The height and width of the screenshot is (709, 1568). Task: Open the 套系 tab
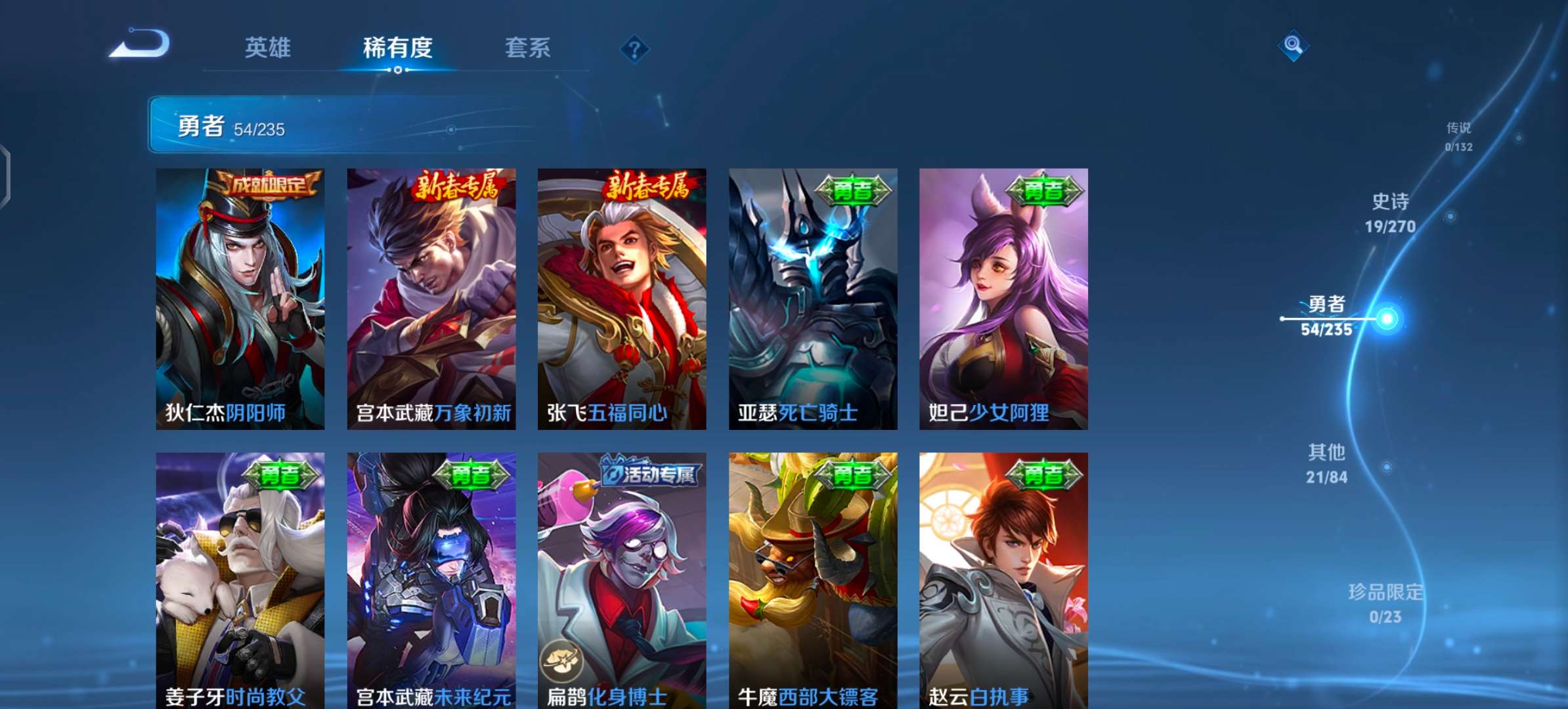click(527, 48)
